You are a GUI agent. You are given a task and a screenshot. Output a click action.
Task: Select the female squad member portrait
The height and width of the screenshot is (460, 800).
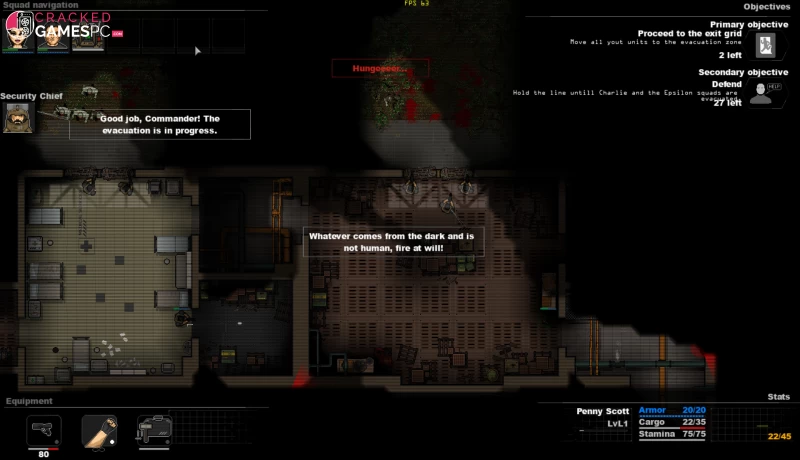coord(19,37)
